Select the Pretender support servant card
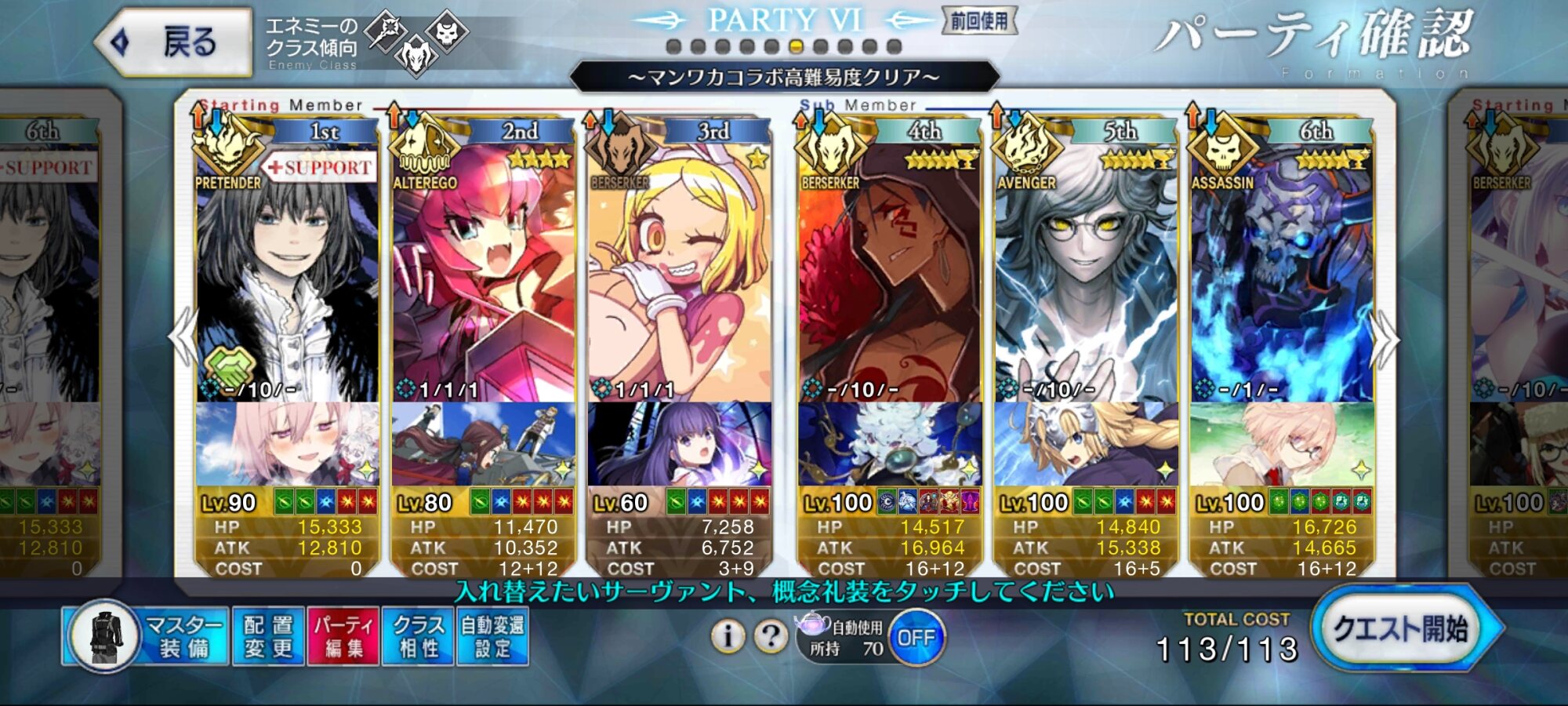This screenshot has width=1568, height=706. pos(287,275)
